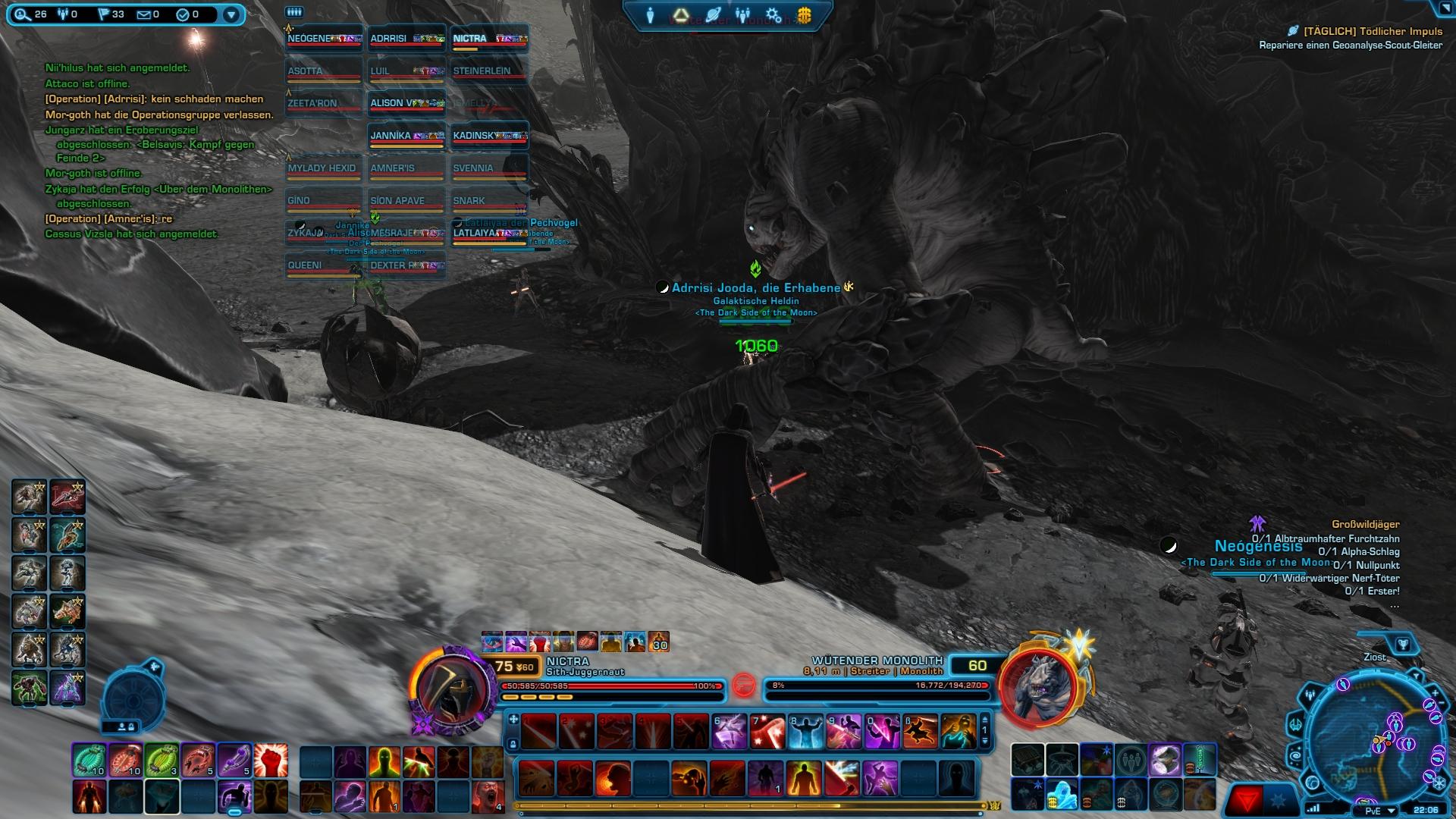Open the galaxy map planet icon

[x=713, y=13]
